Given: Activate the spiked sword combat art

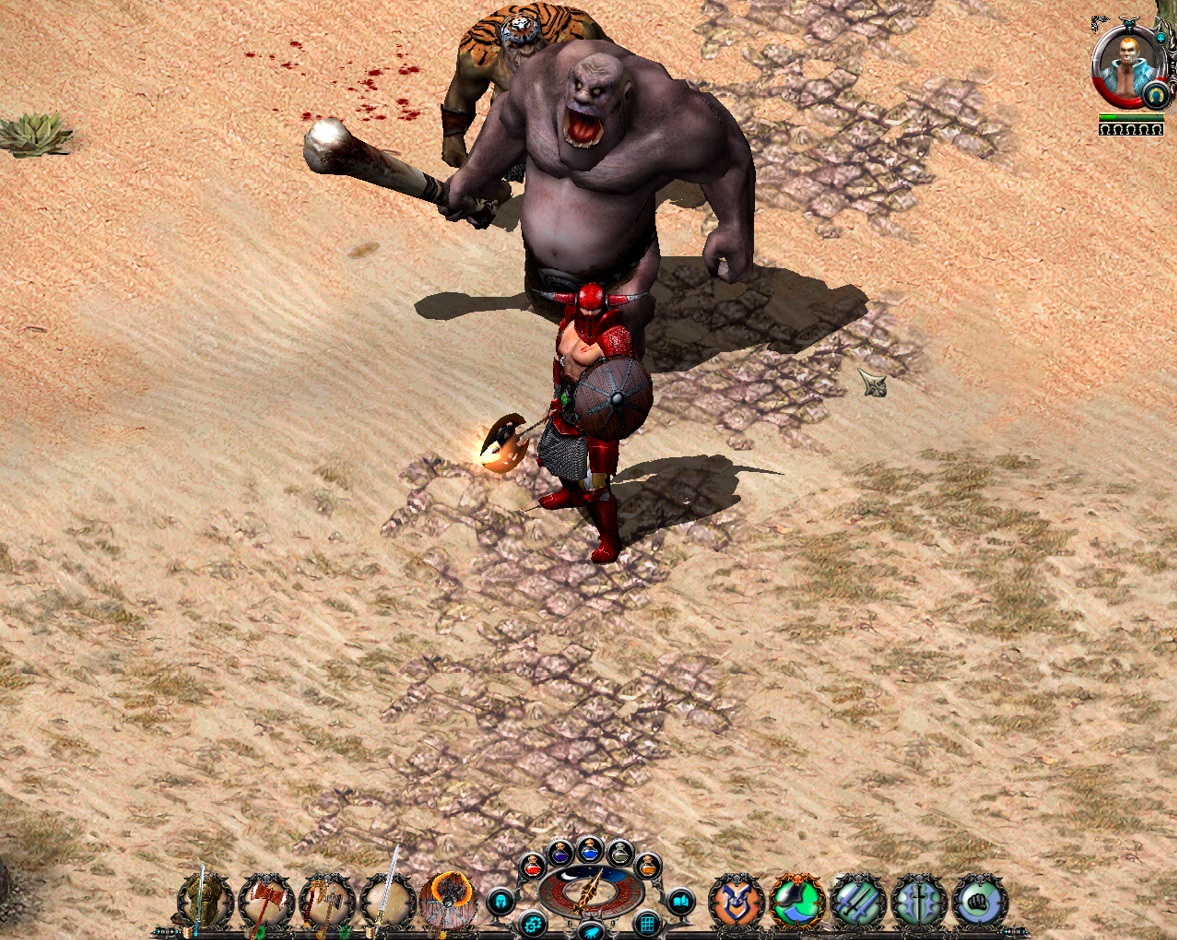Looking at the screenshot, I should tap(919, 901).
